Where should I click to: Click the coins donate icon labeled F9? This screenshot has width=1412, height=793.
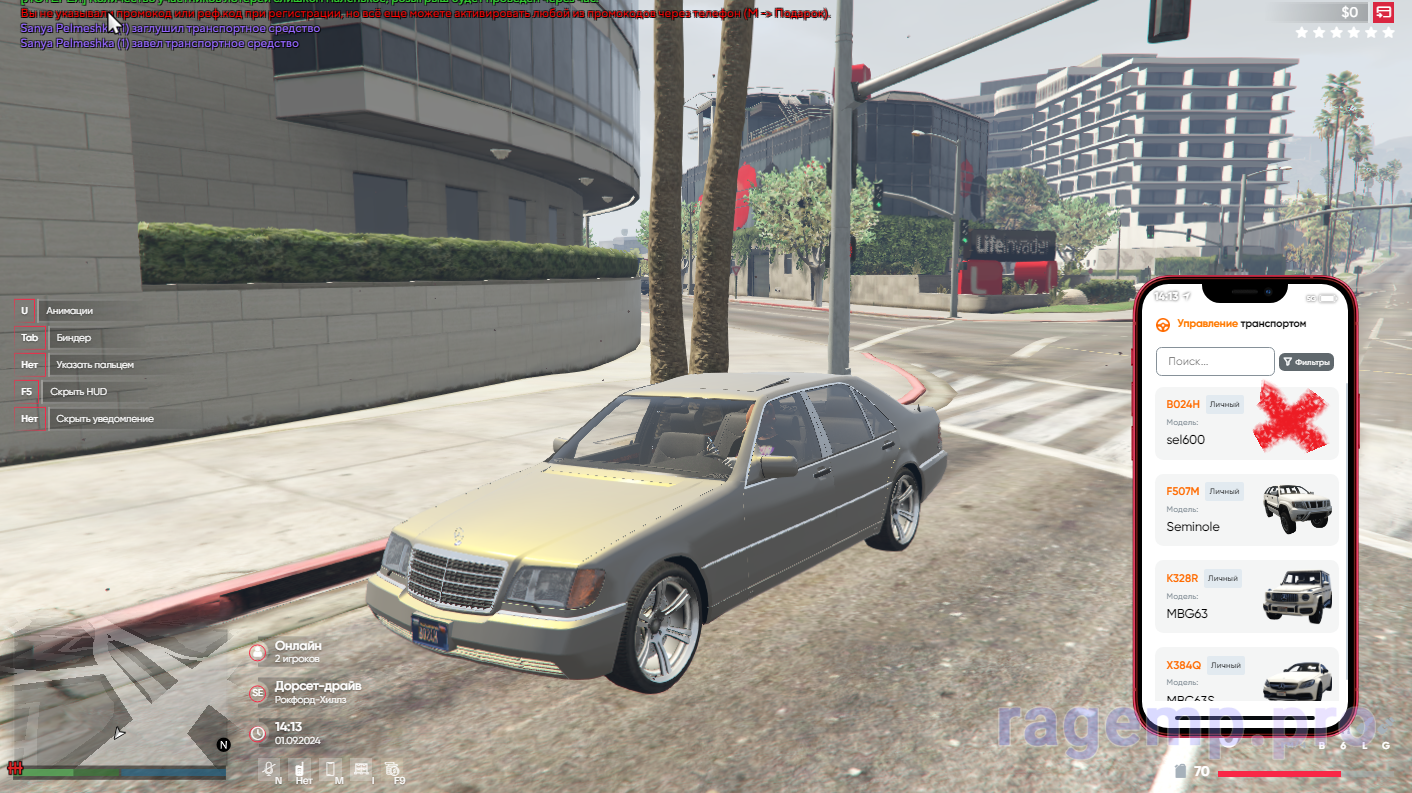coord(392,769)
